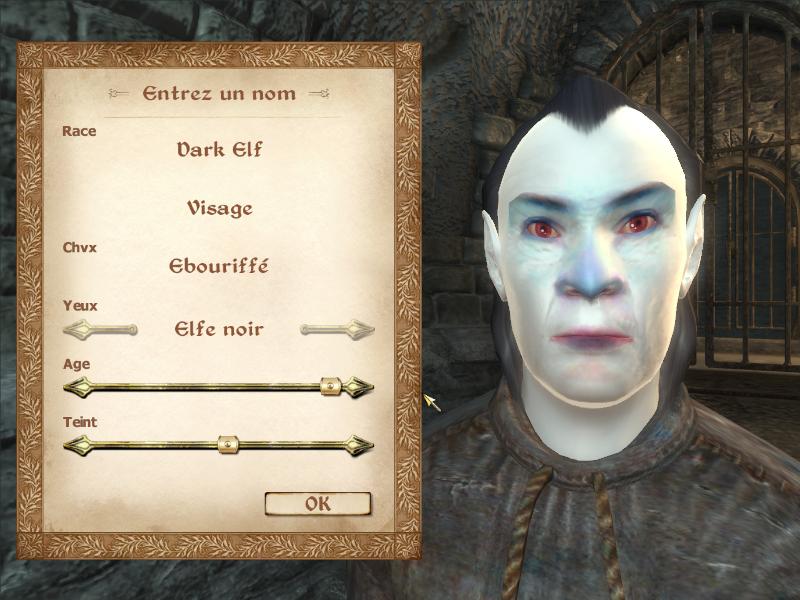Click the Teint slider's right arrow end
The image size is (800, 600).
pyautogui.click(x=362, y=444)
